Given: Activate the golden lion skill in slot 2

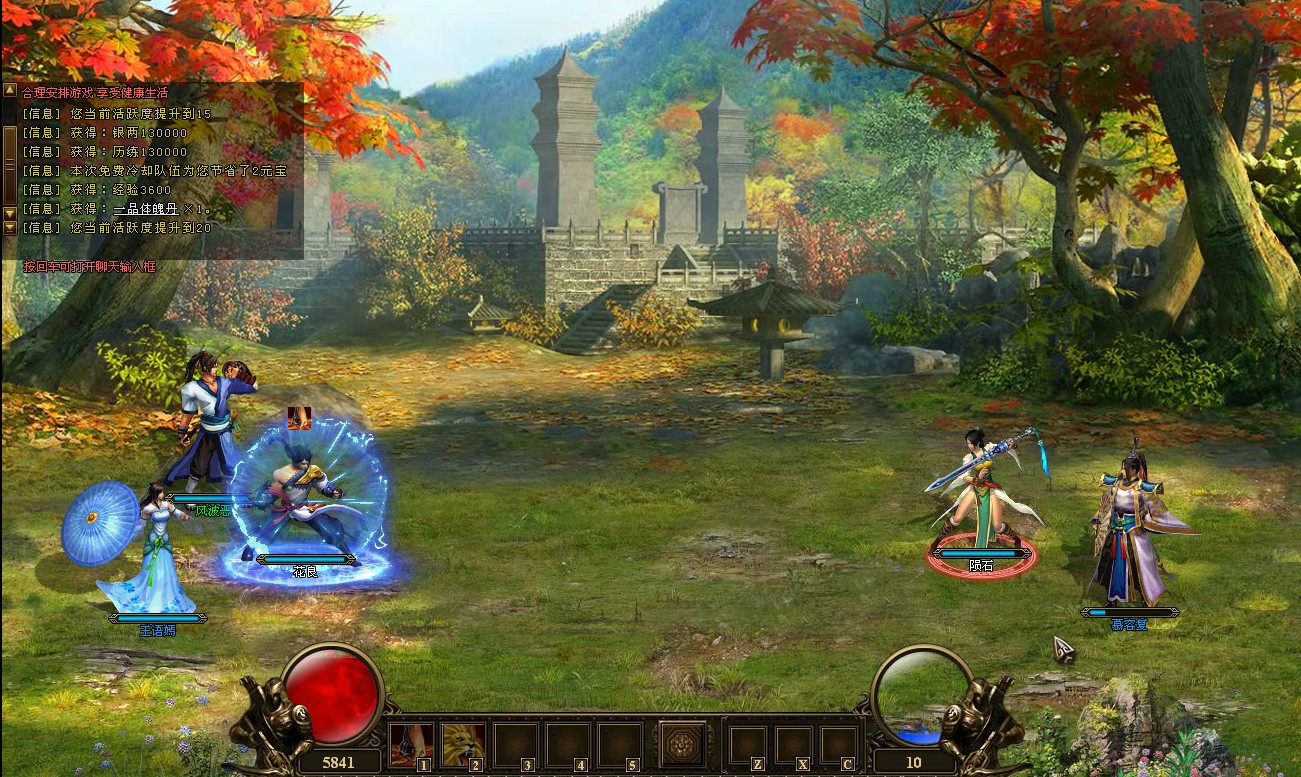Looking at the screenshot, I should click(463, 744).
